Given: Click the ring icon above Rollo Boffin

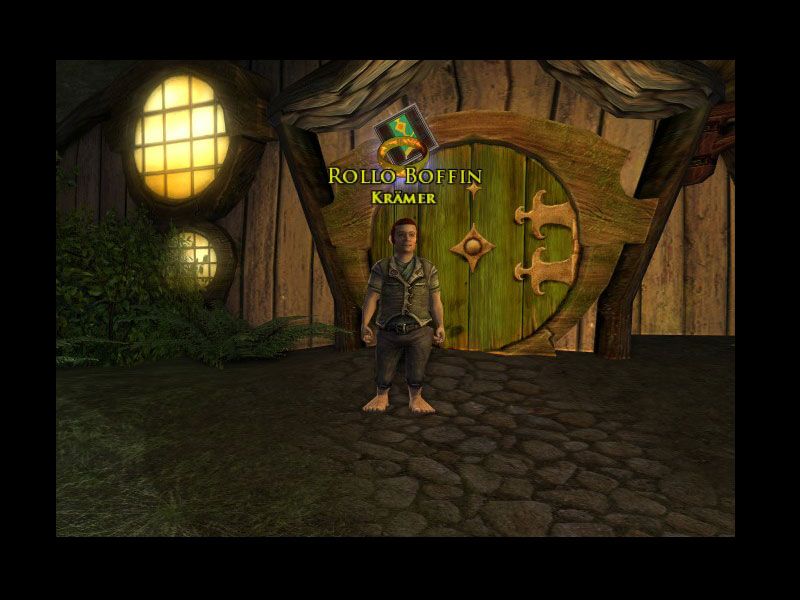Looking at the screenshot, I should pyautogui.click(x=404, y=139).
